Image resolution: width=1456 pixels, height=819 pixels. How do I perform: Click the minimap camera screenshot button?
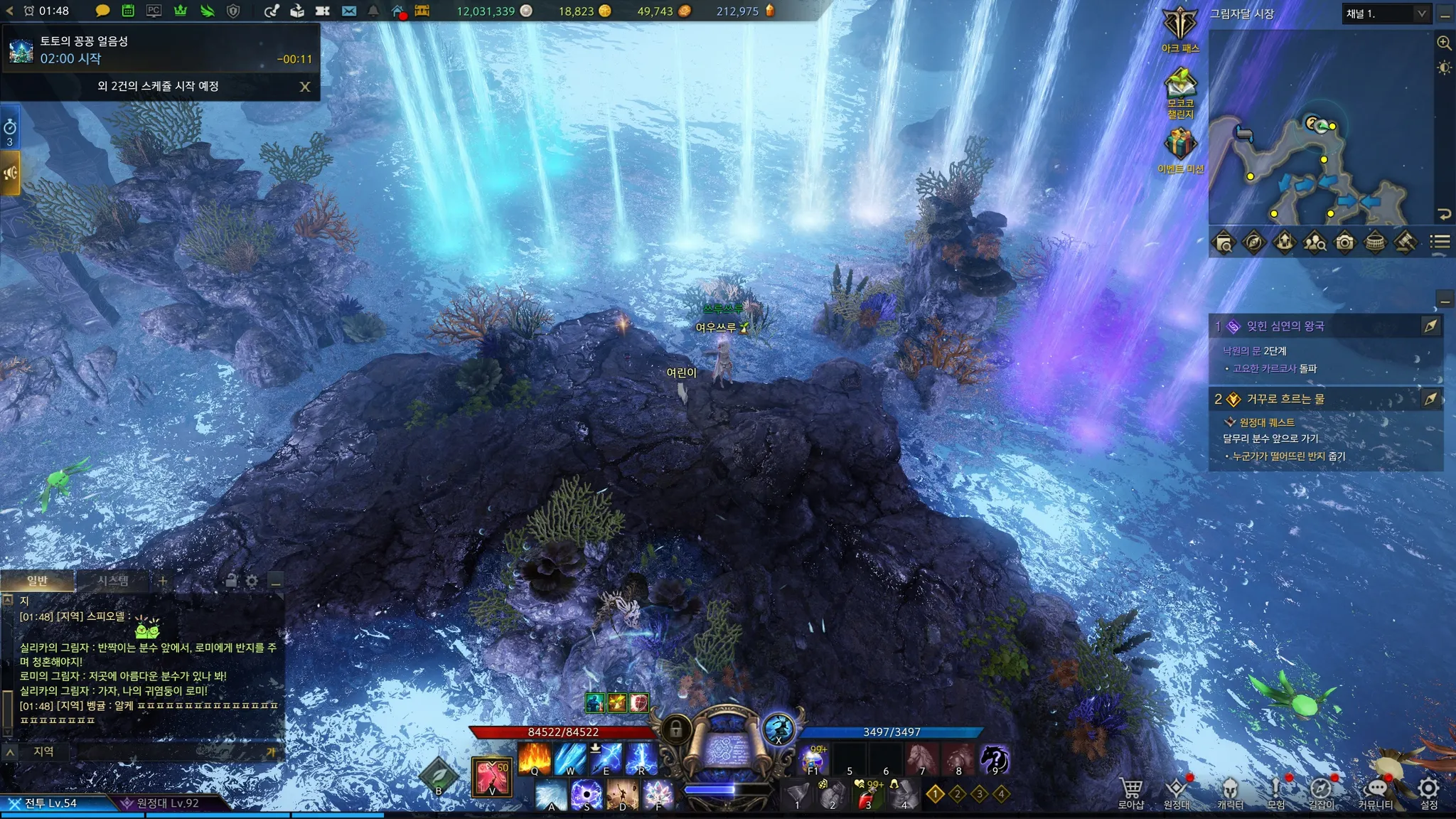1344,242
